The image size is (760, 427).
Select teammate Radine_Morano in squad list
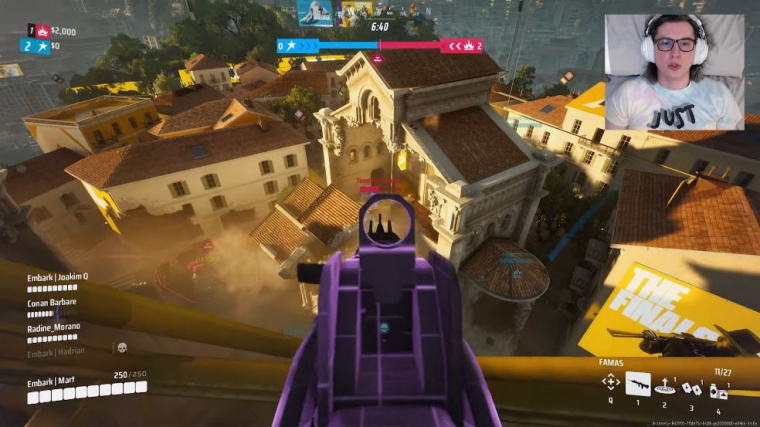tap(55, 326)
